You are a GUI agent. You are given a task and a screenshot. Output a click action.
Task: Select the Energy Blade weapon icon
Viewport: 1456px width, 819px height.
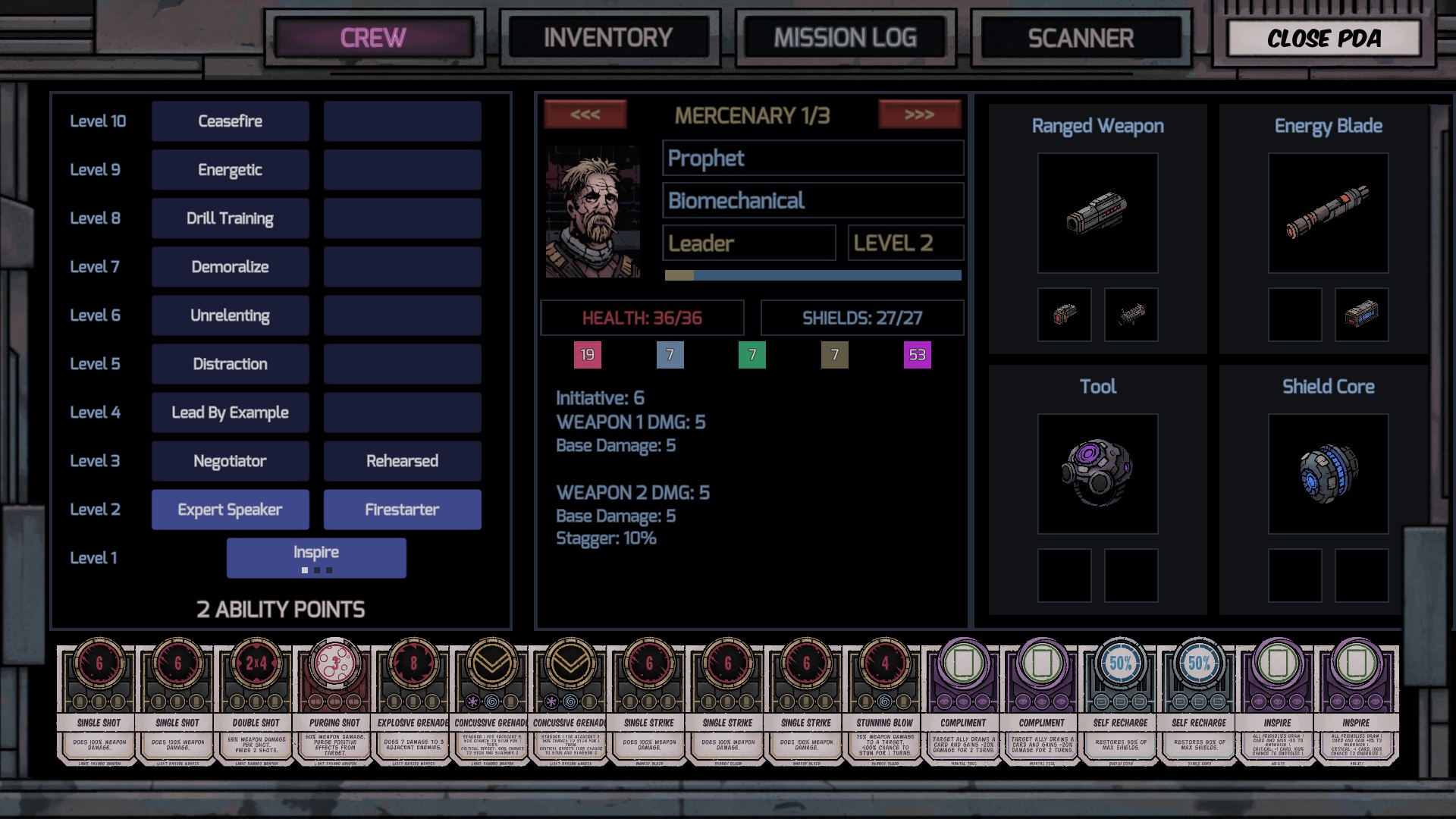[1327, 213]
